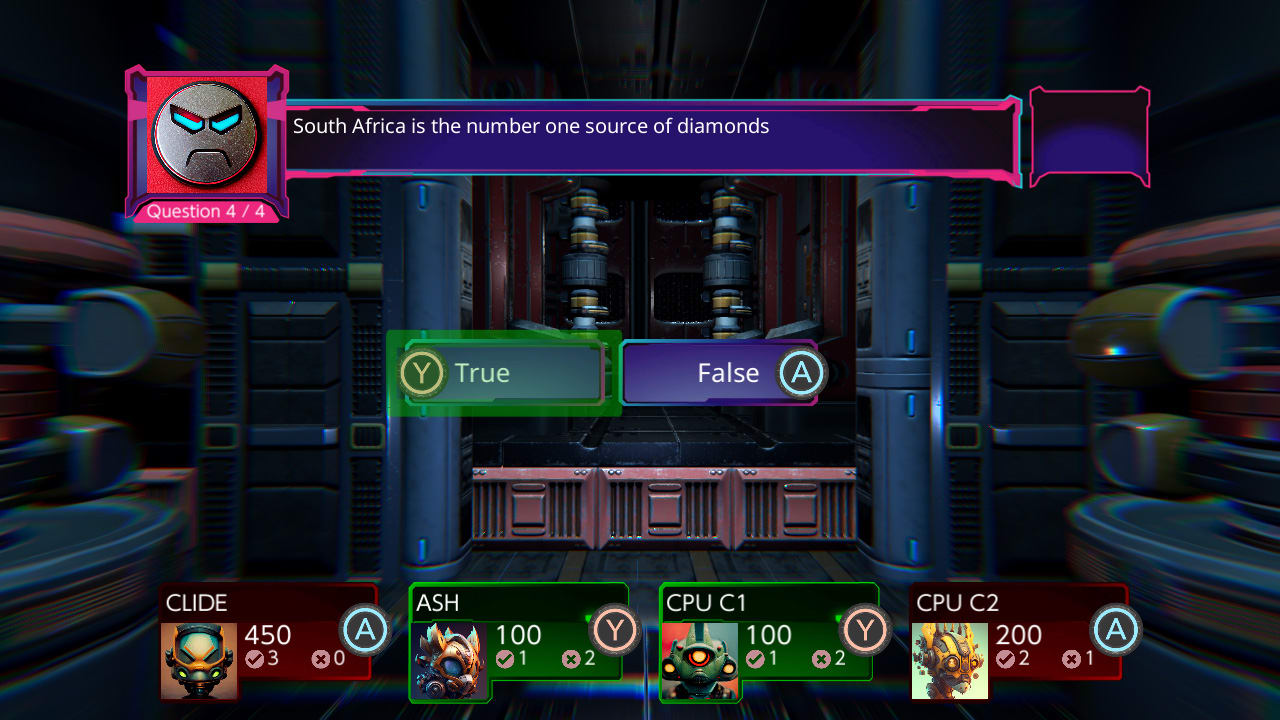Click the Y button prompt beside True

pyautogui.click(x=424, y=373)
